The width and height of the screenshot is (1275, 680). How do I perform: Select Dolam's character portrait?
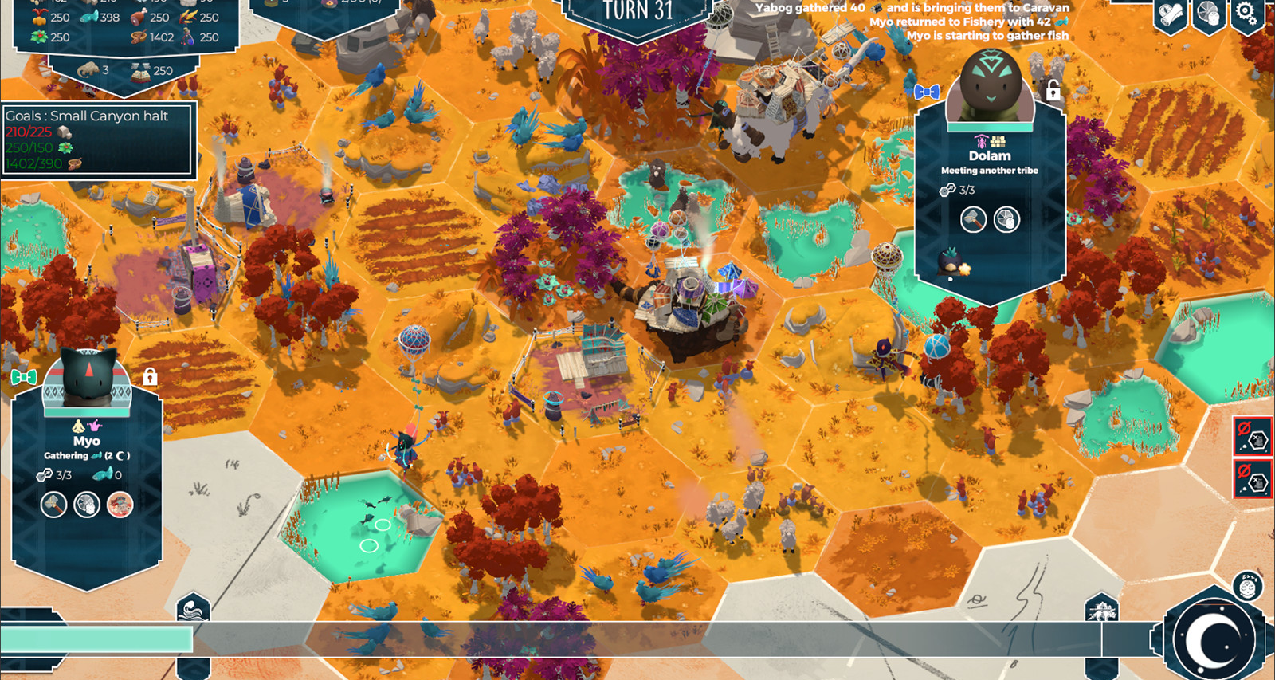tap(992, 87)
